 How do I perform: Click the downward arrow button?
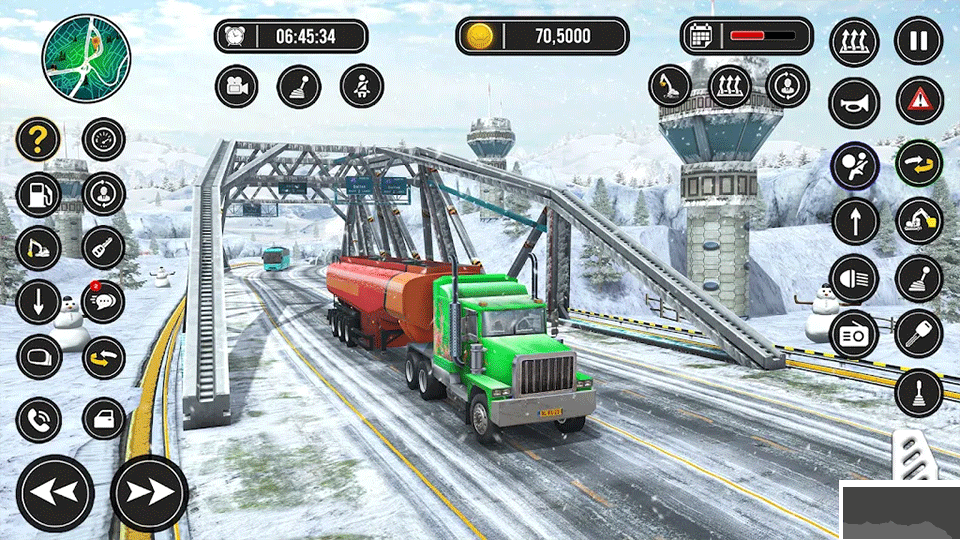pyautogui.click(x=38, y=302)
